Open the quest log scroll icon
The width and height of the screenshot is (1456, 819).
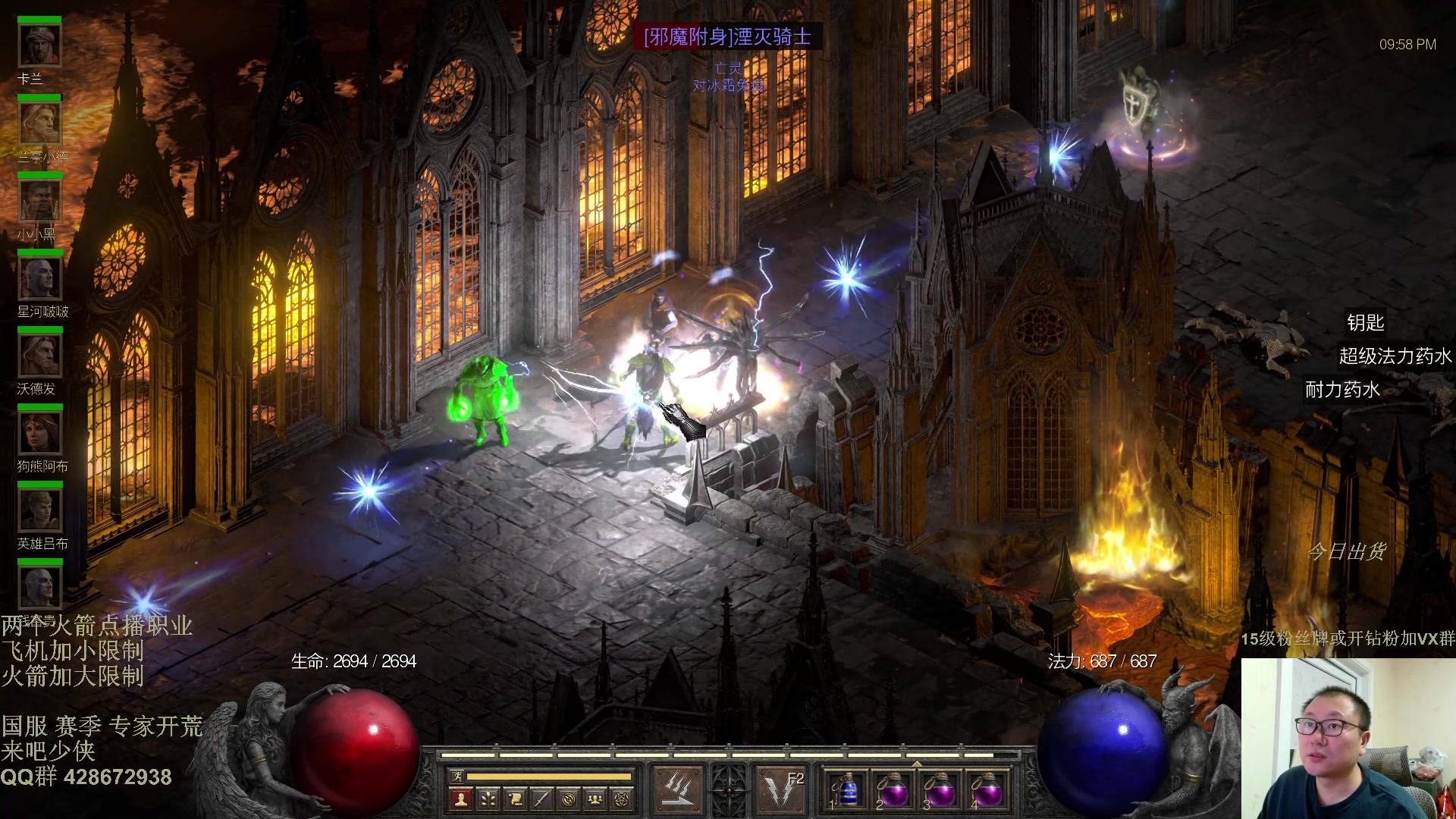[x=515, y=799]
